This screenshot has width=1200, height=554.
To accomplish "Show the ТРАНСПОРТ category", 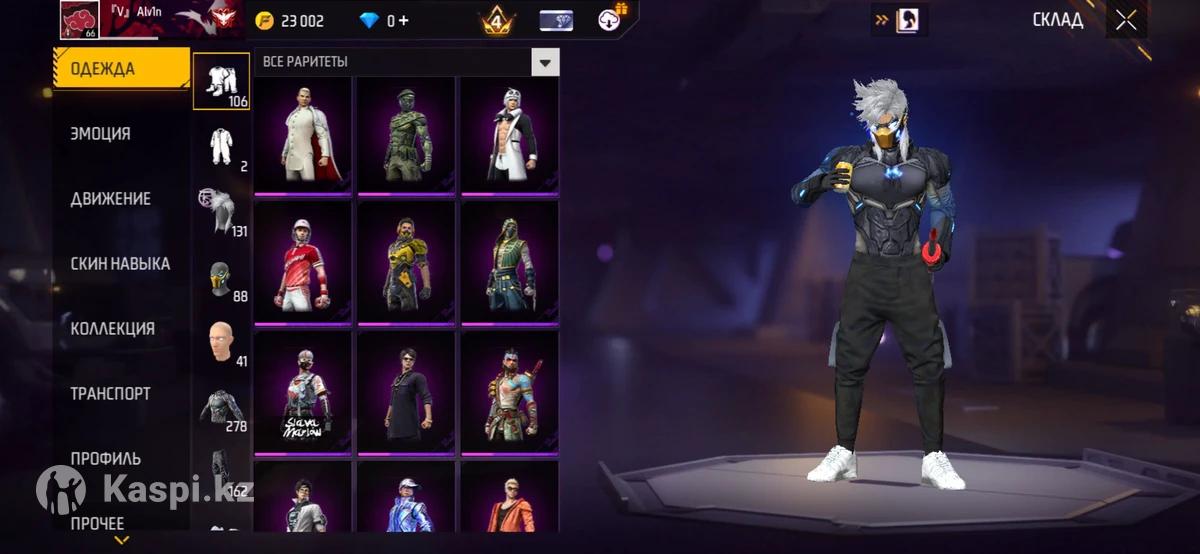I will tap(110, 394).
